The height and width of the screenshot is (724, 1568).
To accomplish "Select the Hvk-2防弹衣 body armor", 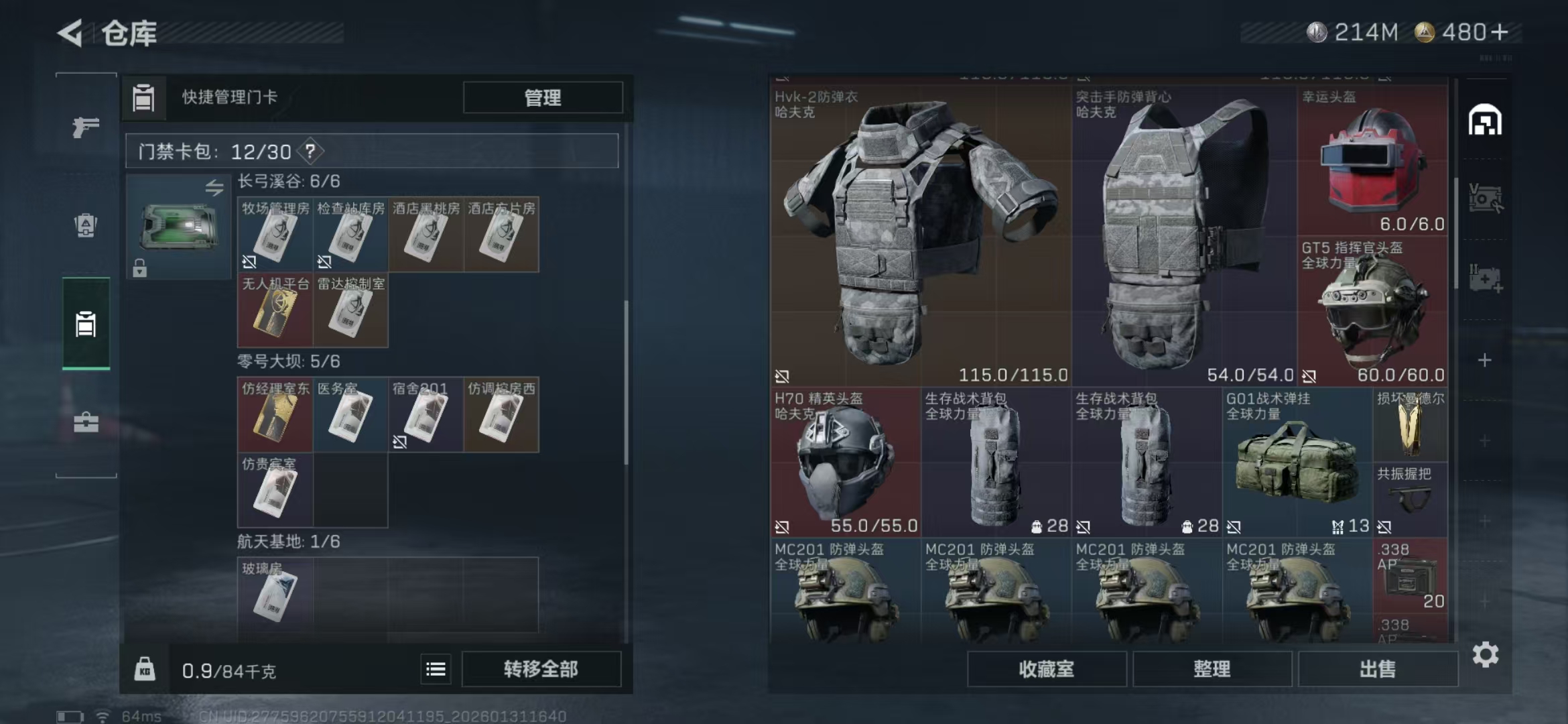I will pos(919,236).
